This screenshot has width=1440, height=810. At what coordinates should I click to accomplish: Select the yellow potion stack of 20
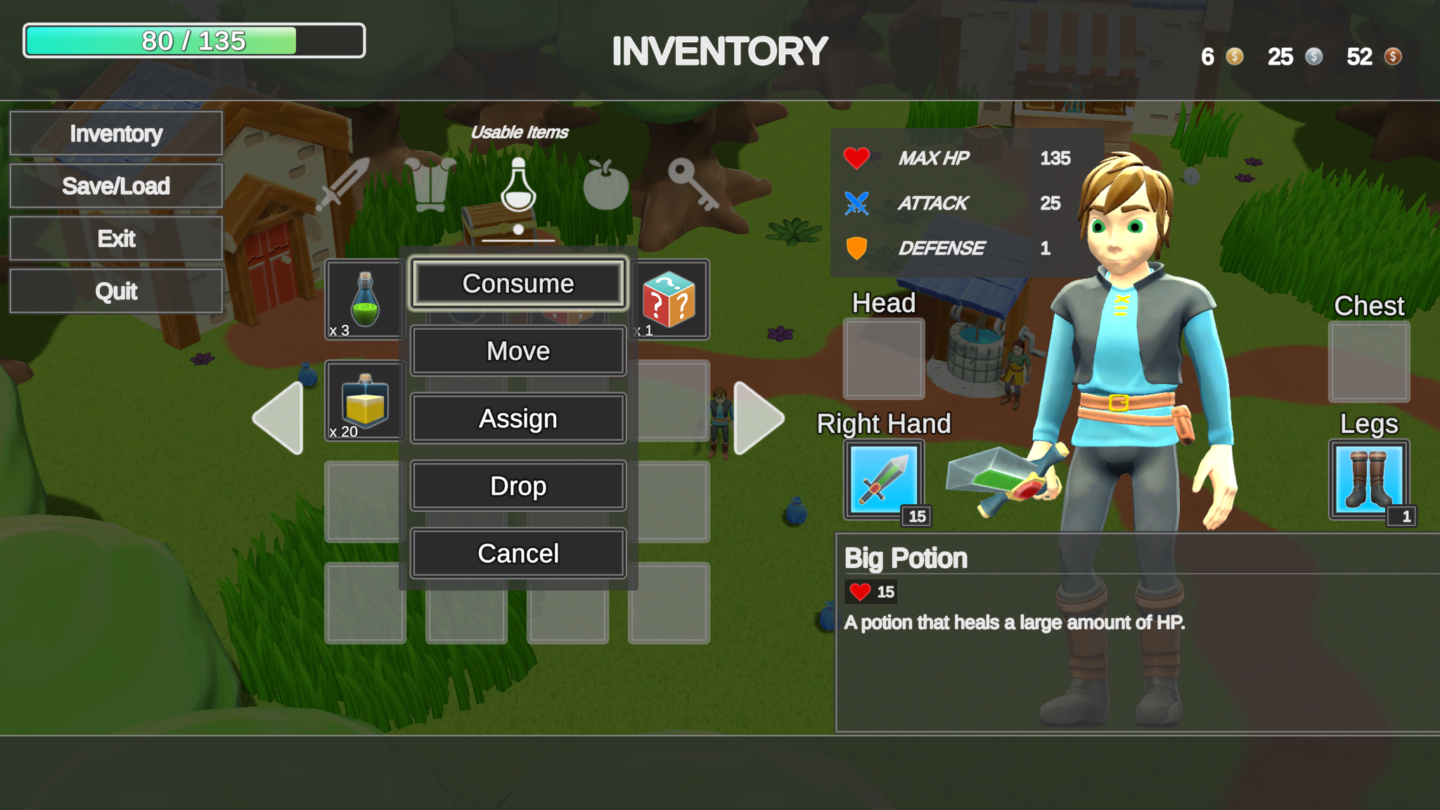[x=364, y=402]
